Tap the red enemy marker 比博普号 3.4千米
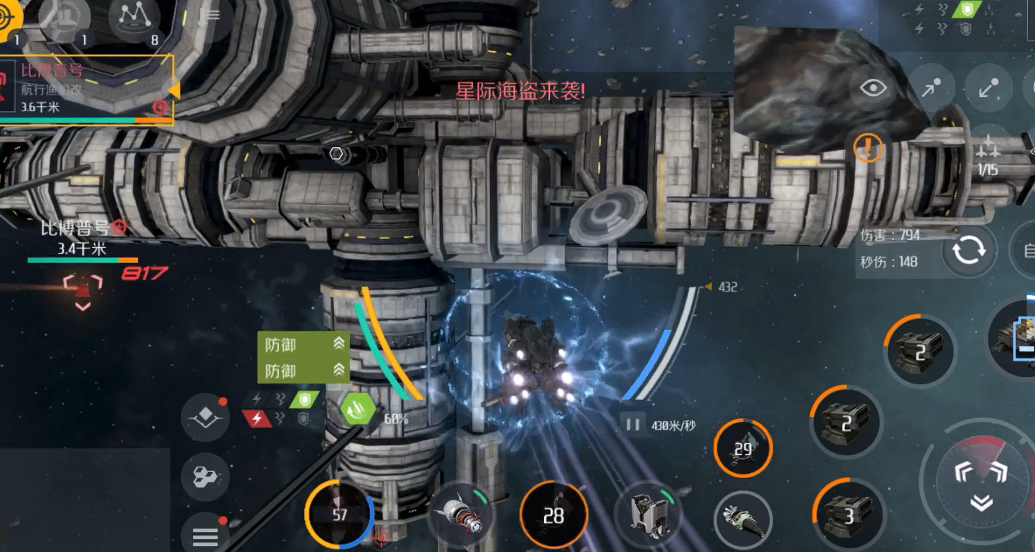The image size is (1035, 552). 82,285
